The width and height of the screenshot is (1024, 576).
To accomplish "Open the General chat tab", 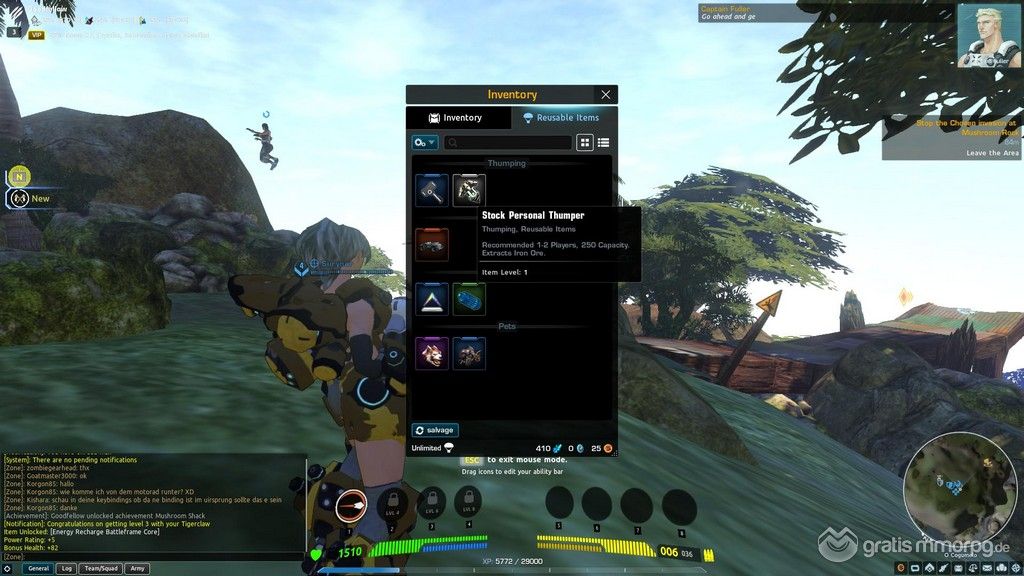I will point(38,568).
